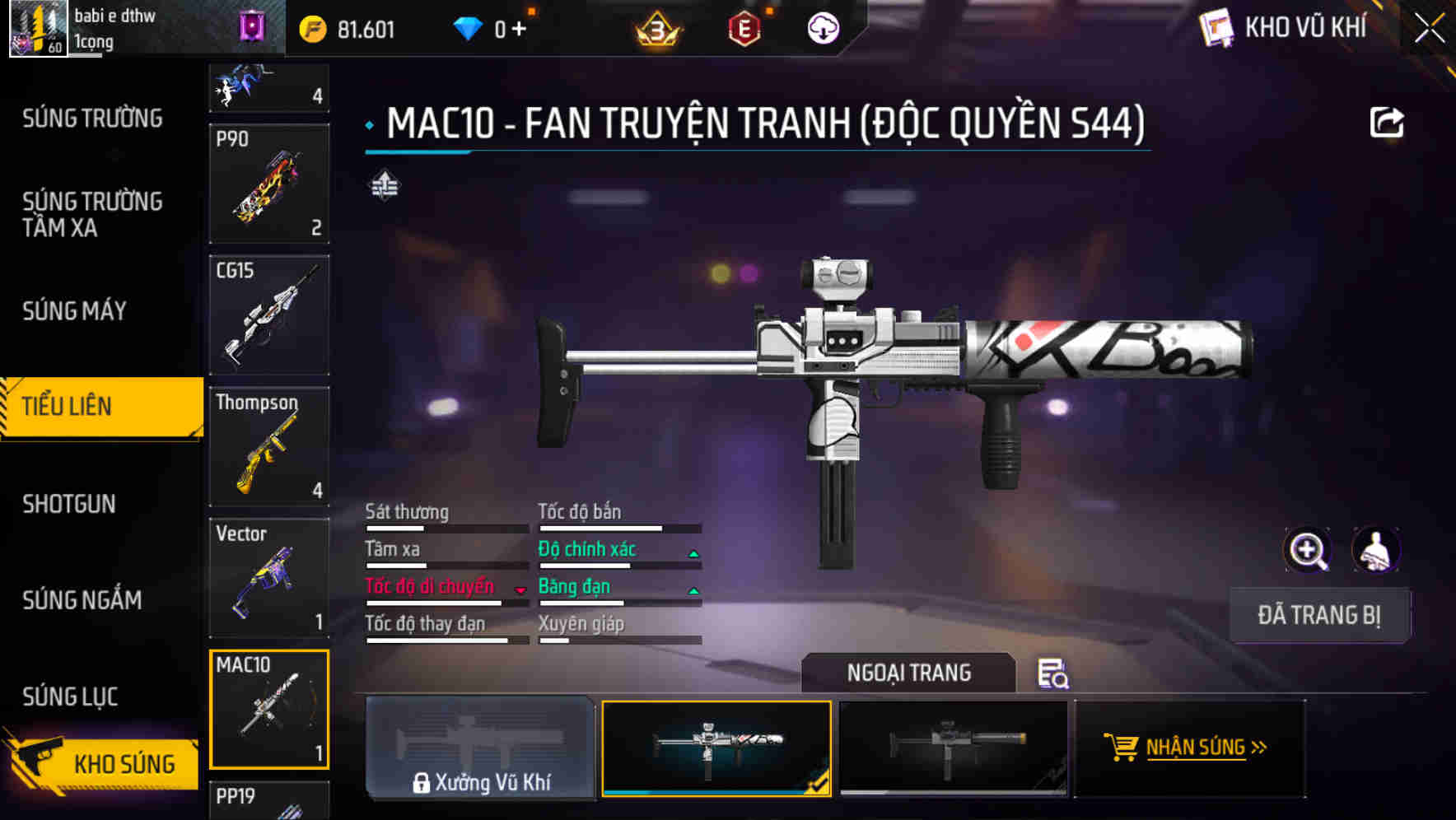Zoom in on the weapon preview
1456x820 pixels.
click(1307, 550)
